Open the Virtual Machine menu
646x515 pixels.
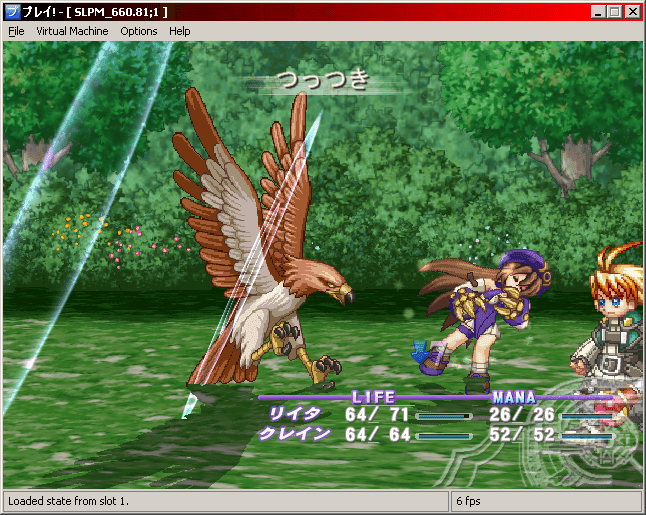72,31
